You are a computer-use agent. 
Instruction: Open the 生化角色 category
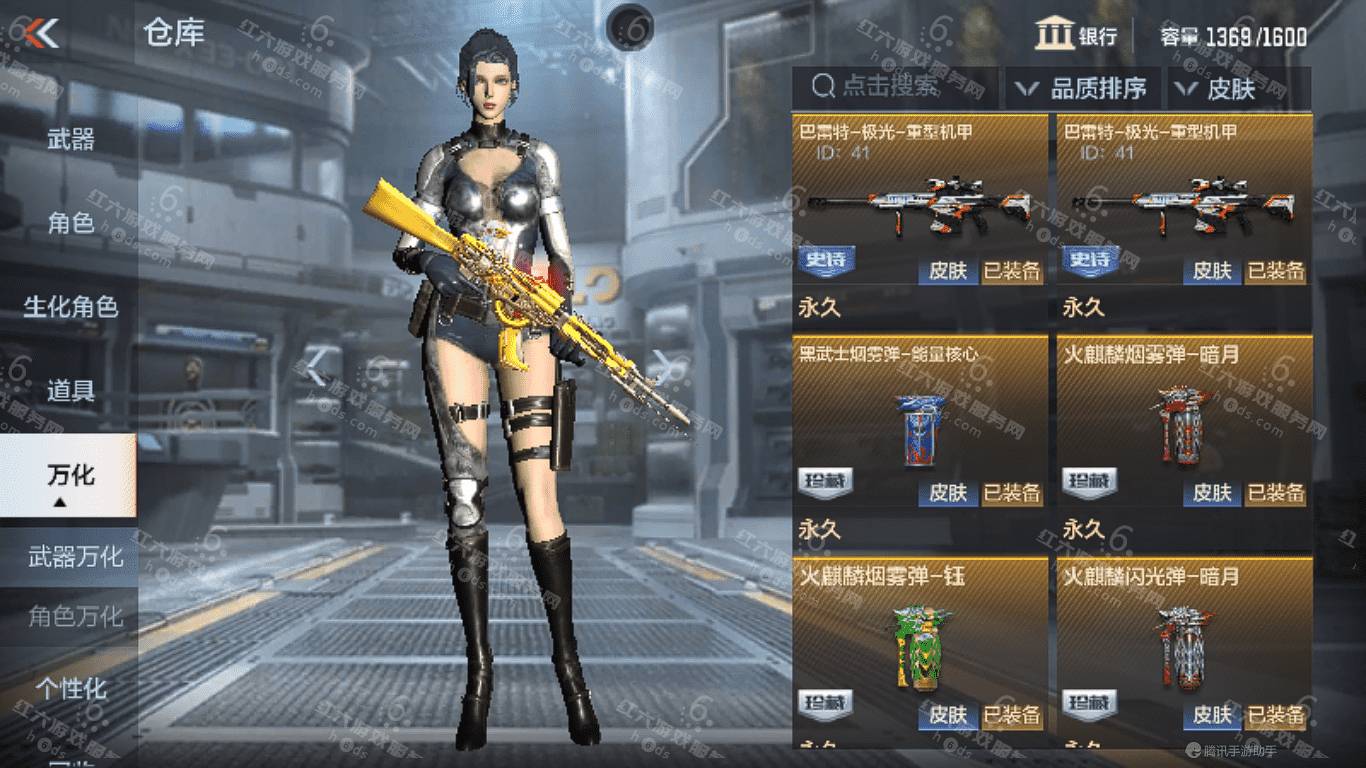pos(70,307)
